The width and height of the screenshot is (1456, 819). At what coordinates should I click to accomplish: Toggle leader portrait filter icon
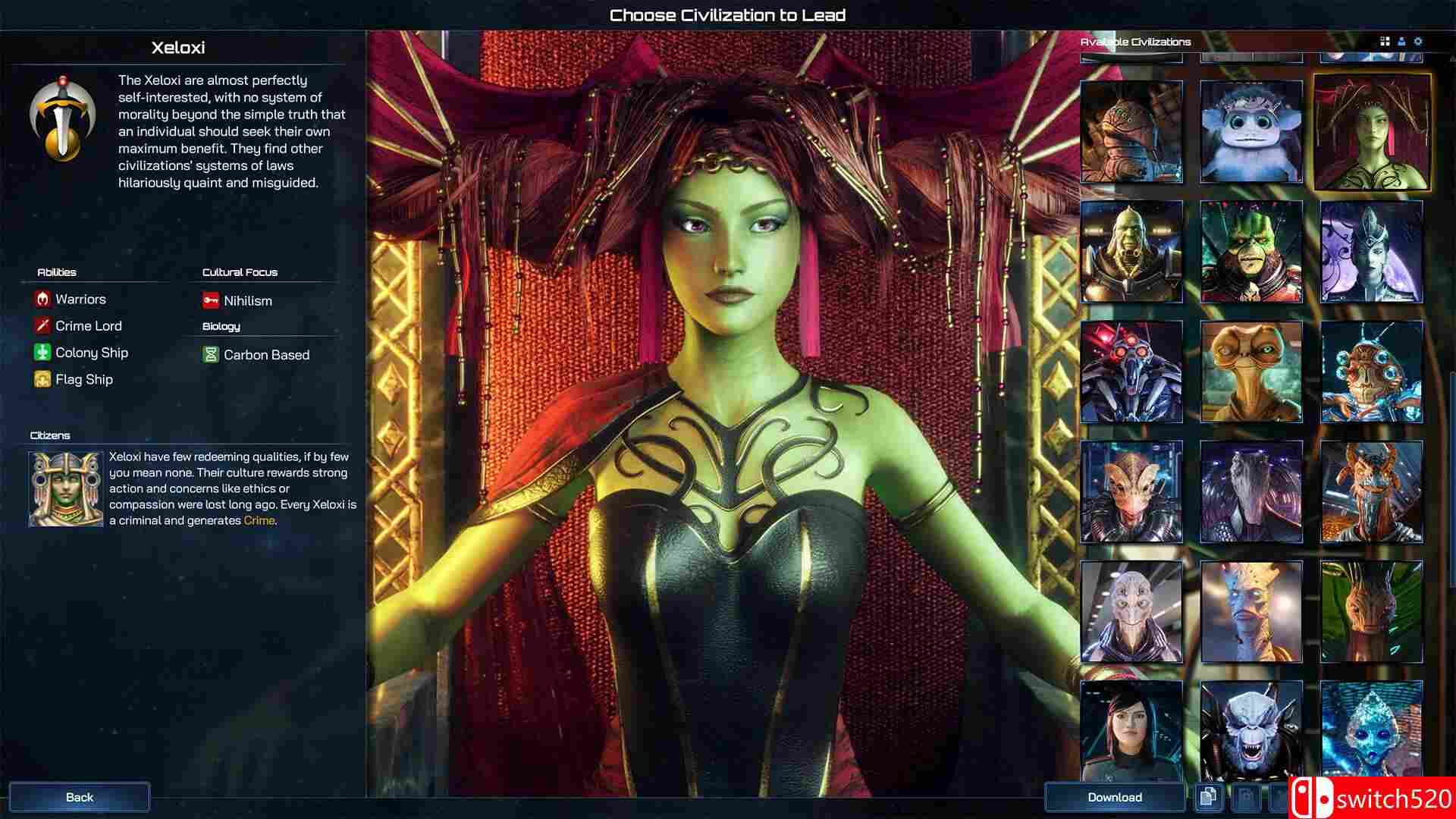(x=1400, y=42)
